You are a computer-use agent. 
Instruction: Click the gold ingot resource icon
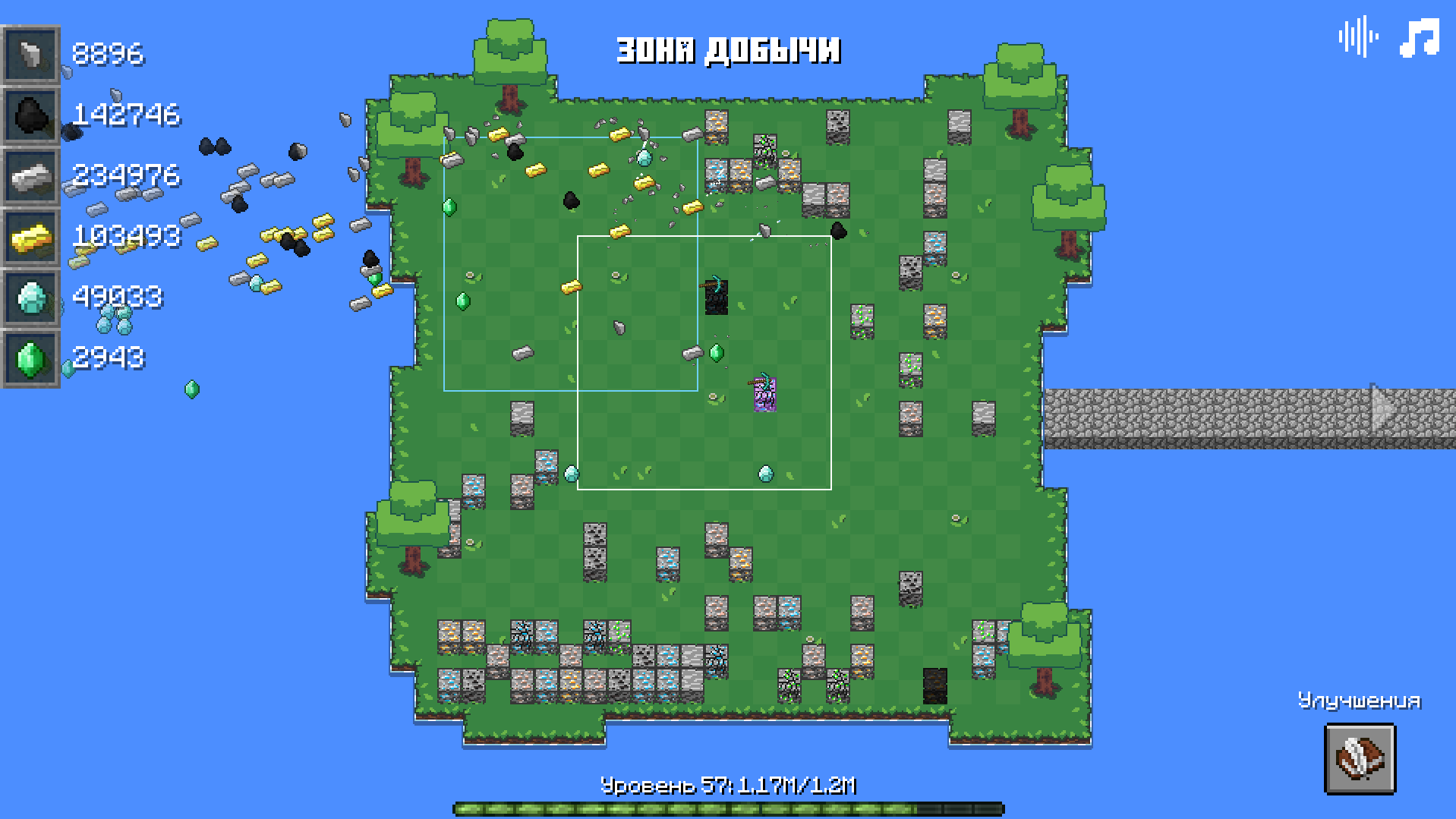30,237
